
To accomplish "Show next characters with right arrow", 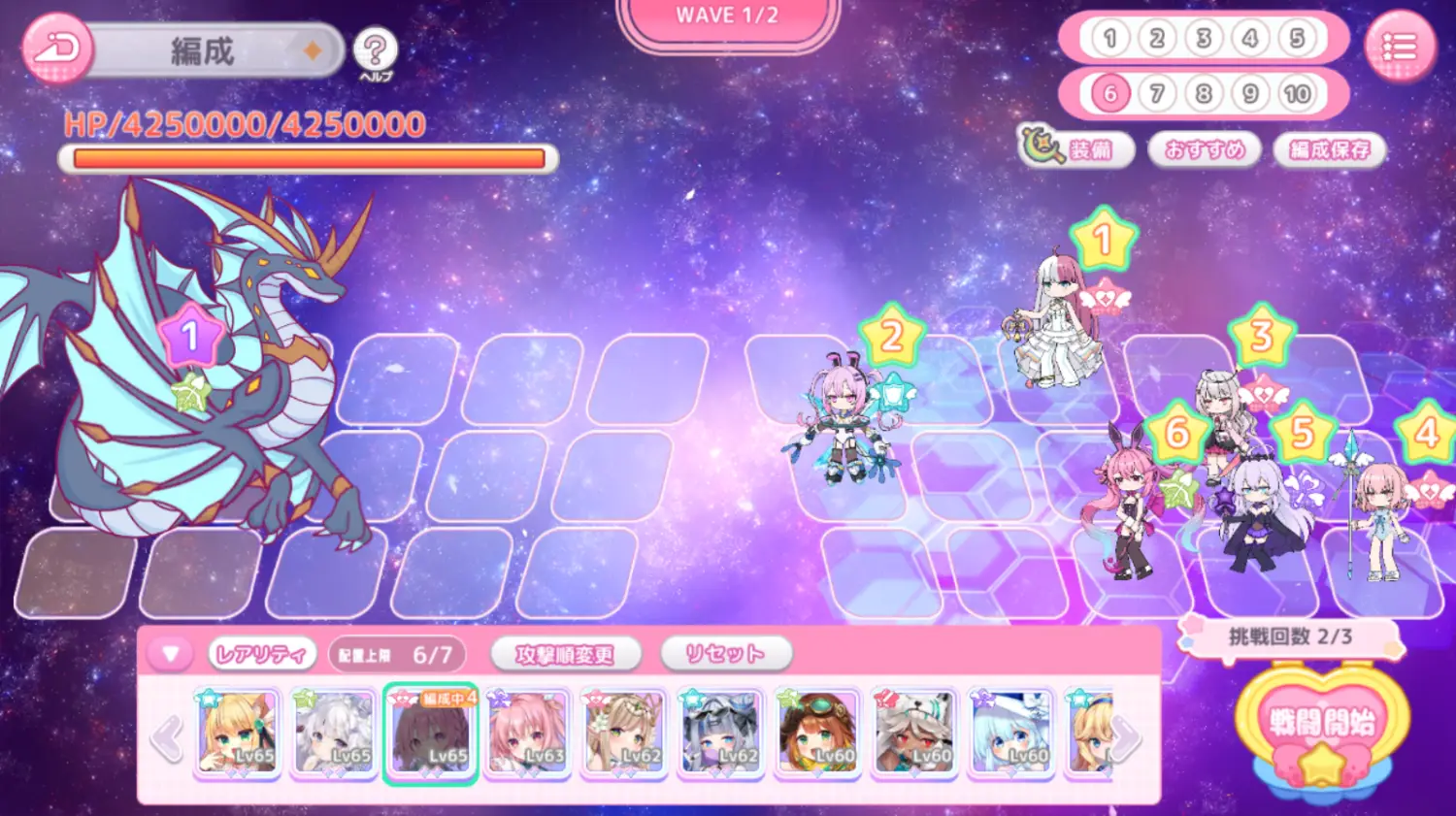I will [1126, 737].
